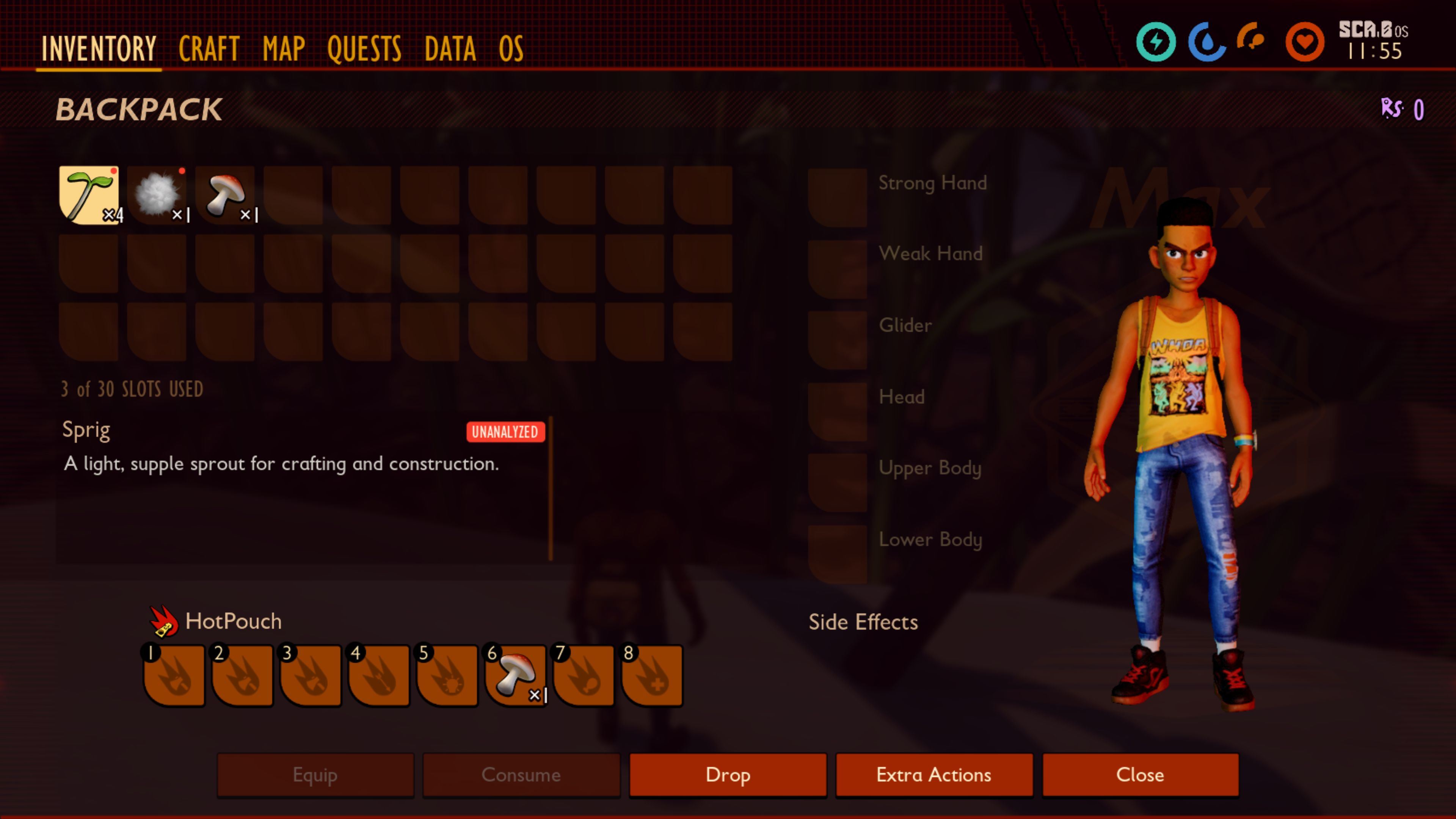Image resolution: width=1456 pixels, height=819 pixels.
Task: Open the Map tab
Action: (284, 49)
